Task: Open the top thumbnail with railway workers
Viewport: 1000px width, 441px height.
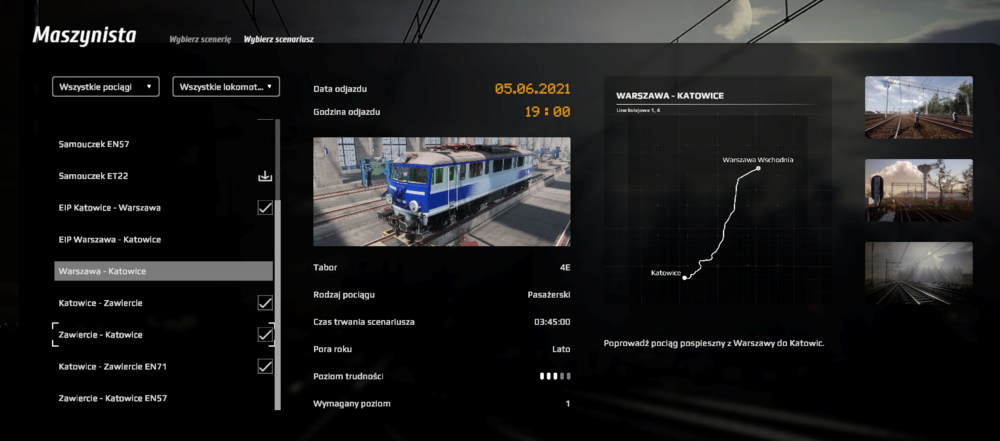Action: [918, 107]
